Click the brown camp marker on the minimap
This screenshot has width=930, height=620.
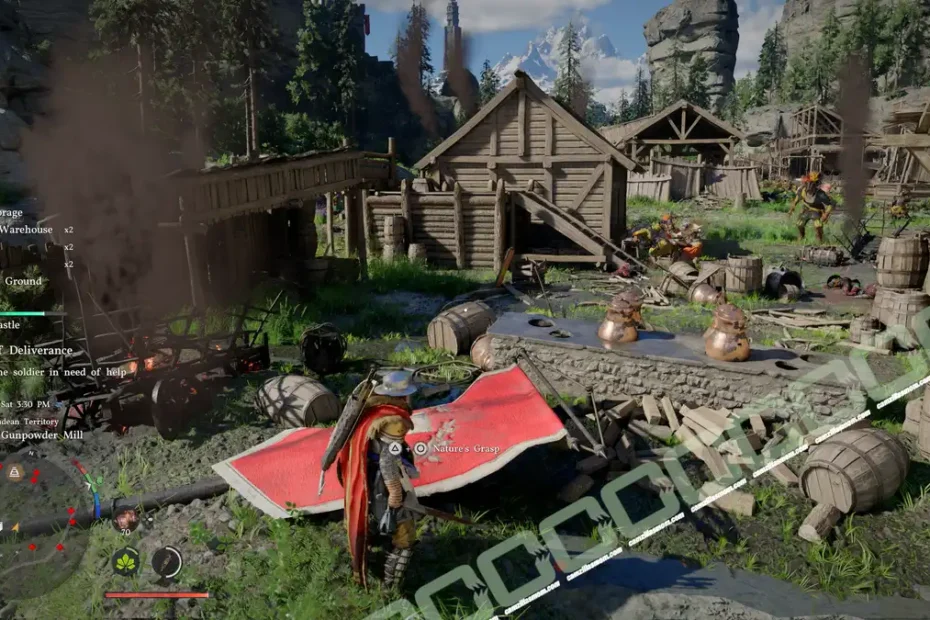point(15,472)
